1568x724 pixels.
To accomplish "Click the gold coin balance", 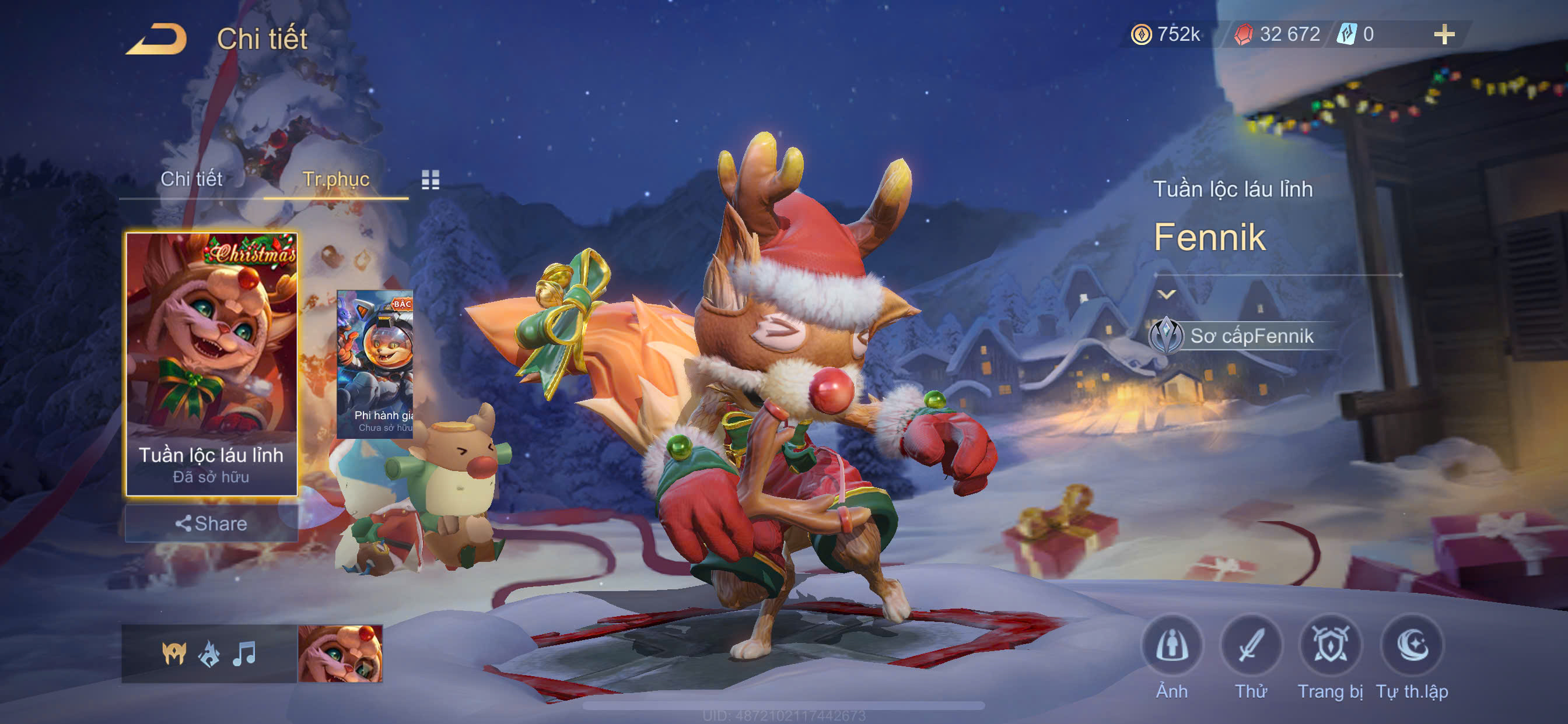I will click(x=1165, y=34).
